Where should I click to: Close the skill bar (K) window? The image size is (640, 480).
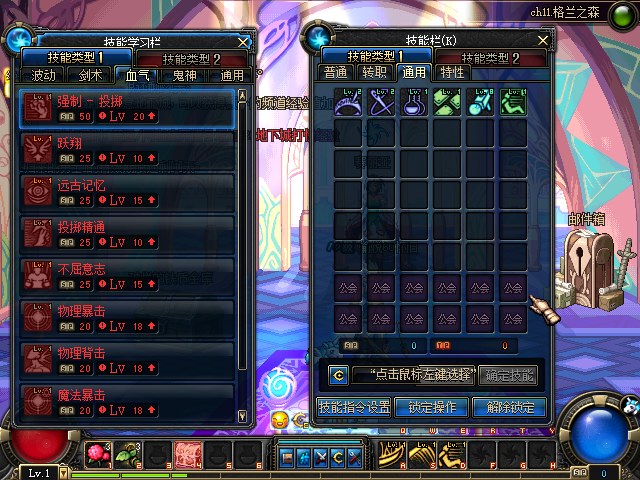[x=543, y=40]
